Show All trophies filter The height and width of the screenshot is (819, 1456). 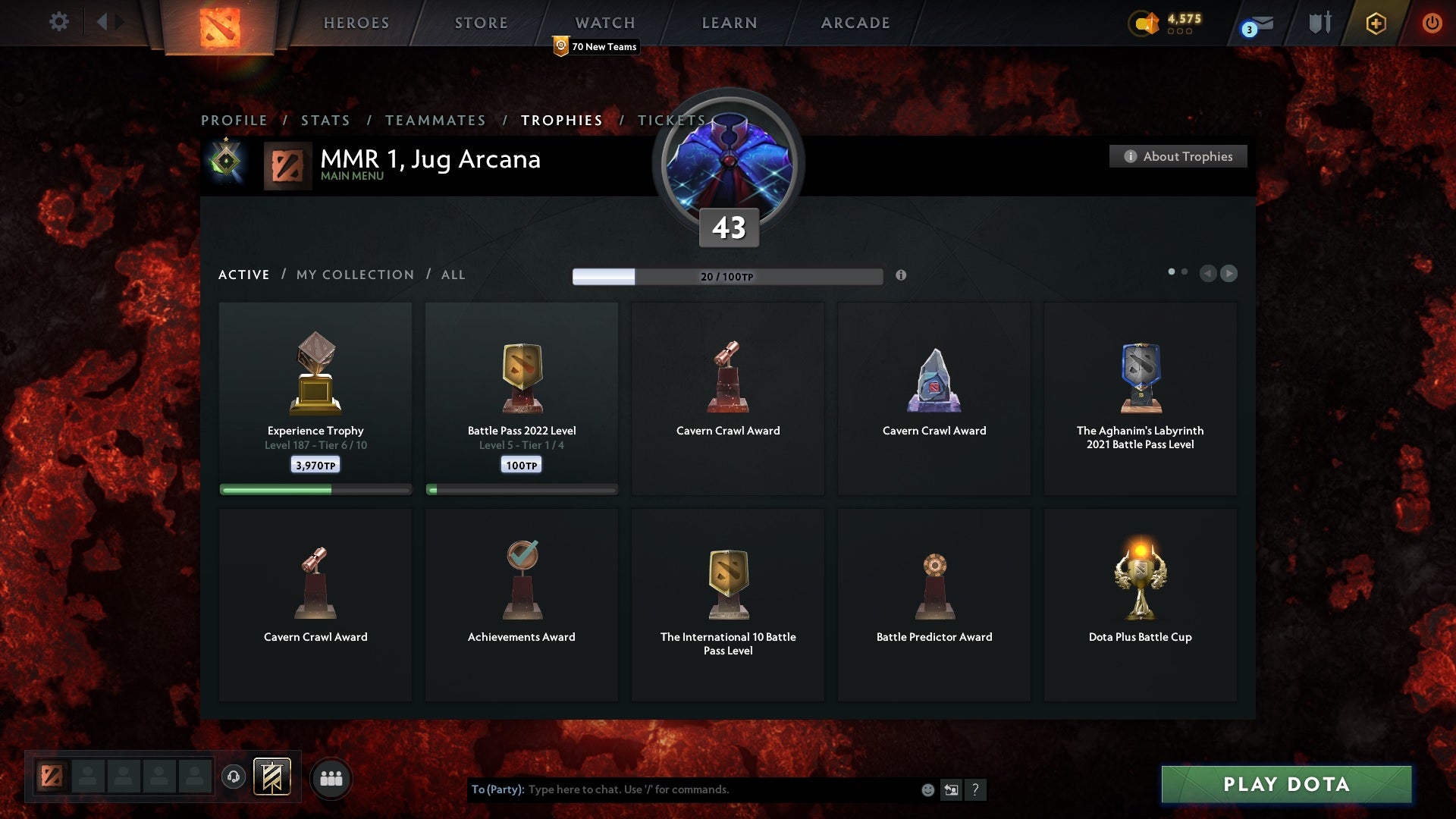tap(453, 275)
